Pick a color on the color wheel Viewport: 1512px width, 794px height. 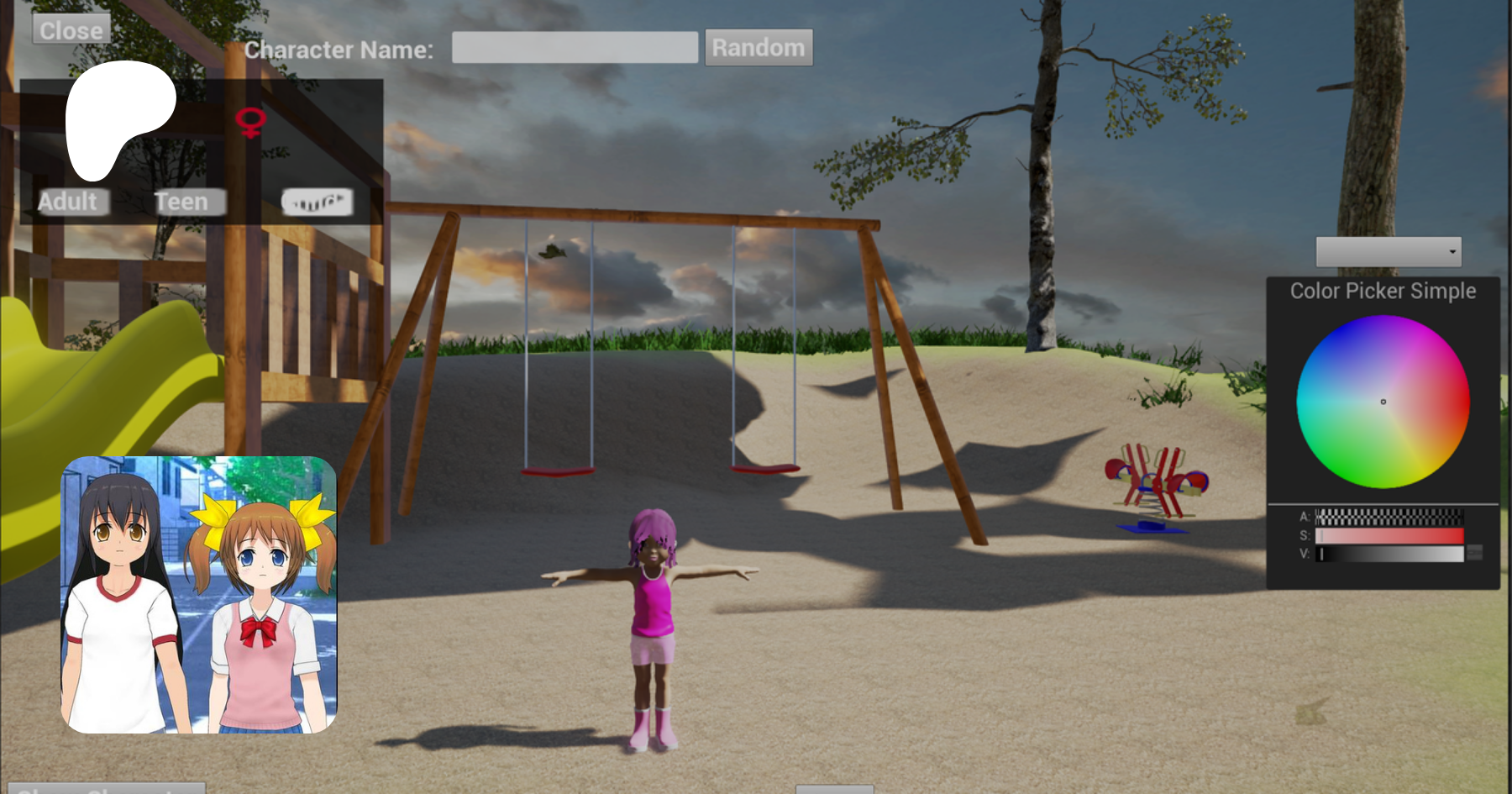1383,402
